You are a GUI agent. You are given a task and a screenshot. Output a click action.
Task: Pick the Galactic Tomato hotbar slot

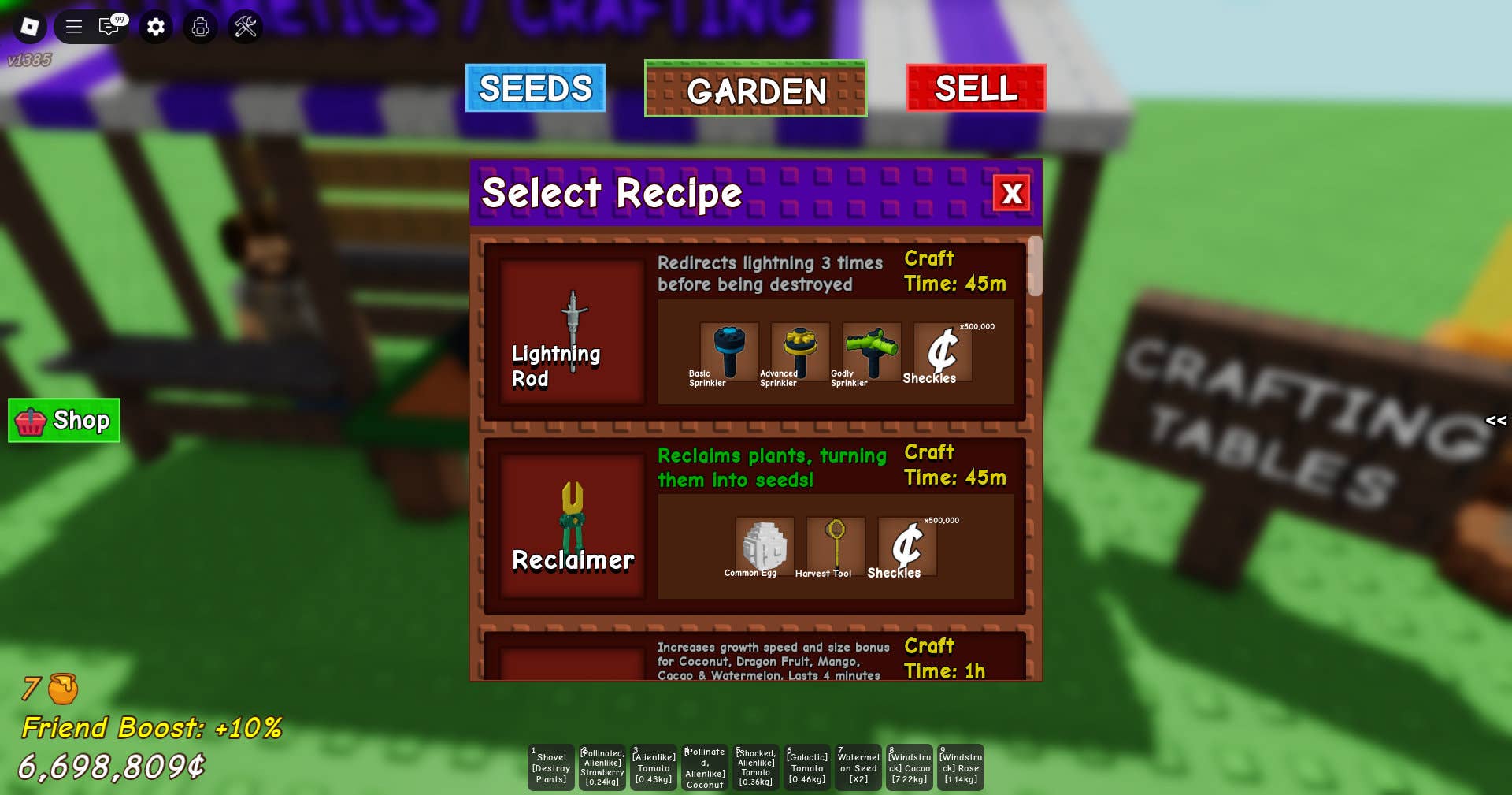click(807, 767)
